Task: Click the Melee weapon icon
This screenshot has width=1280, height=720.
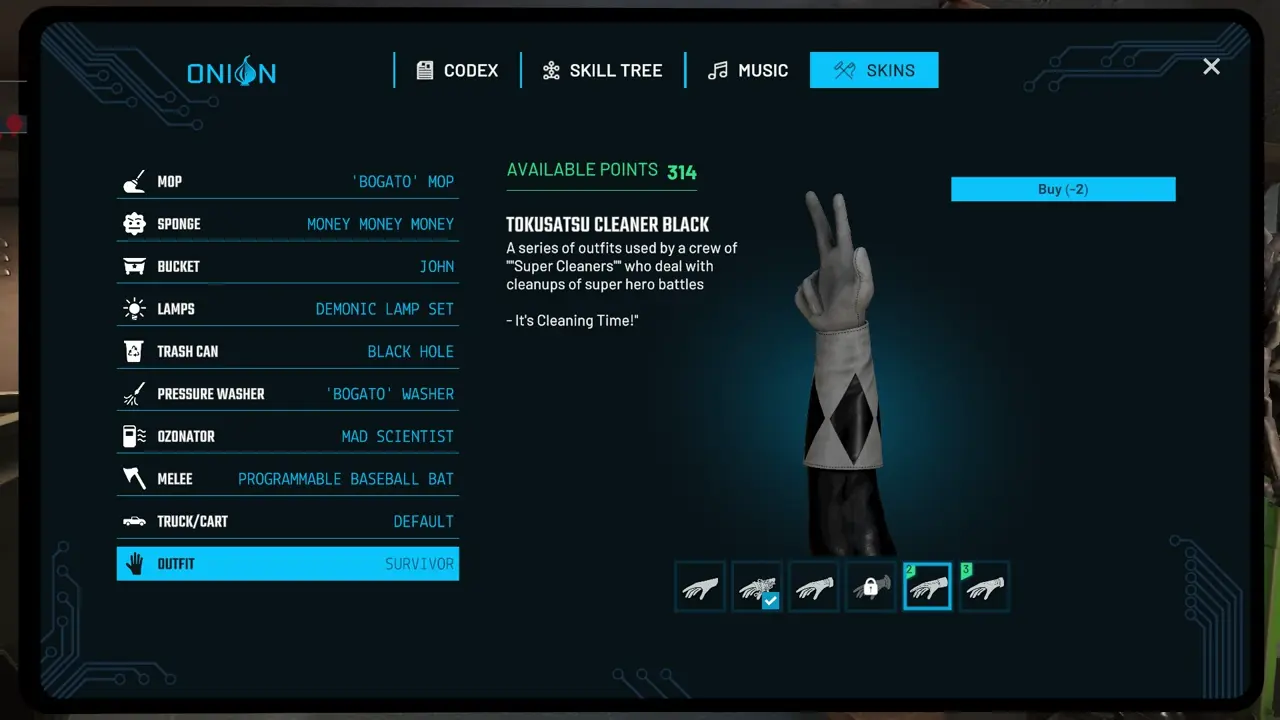Action: point(133,478)
